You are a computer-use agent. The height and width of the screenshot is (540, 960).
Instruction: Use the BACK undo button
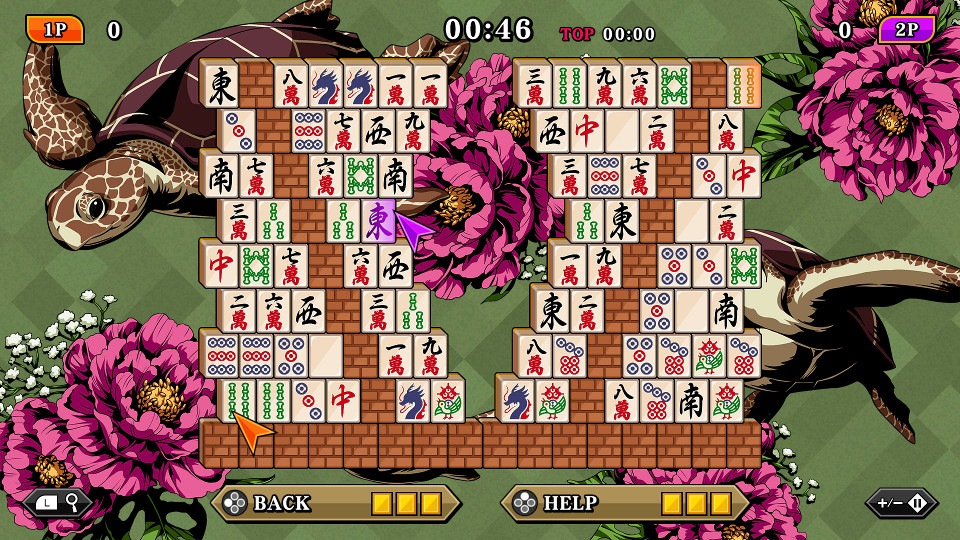pos(335,503)
